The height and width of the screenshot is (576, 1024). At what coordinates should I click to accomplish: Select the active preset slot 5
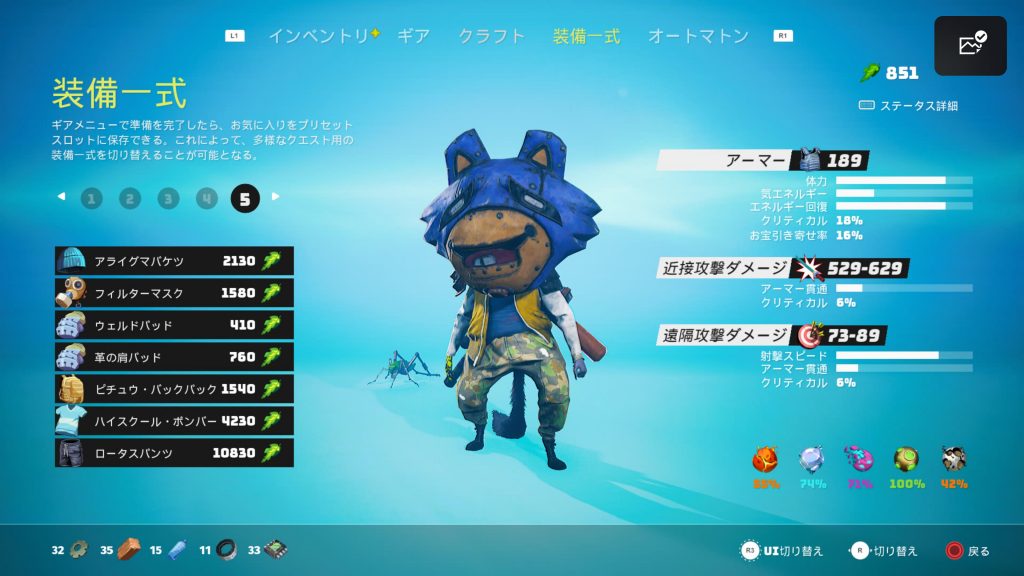245,198
